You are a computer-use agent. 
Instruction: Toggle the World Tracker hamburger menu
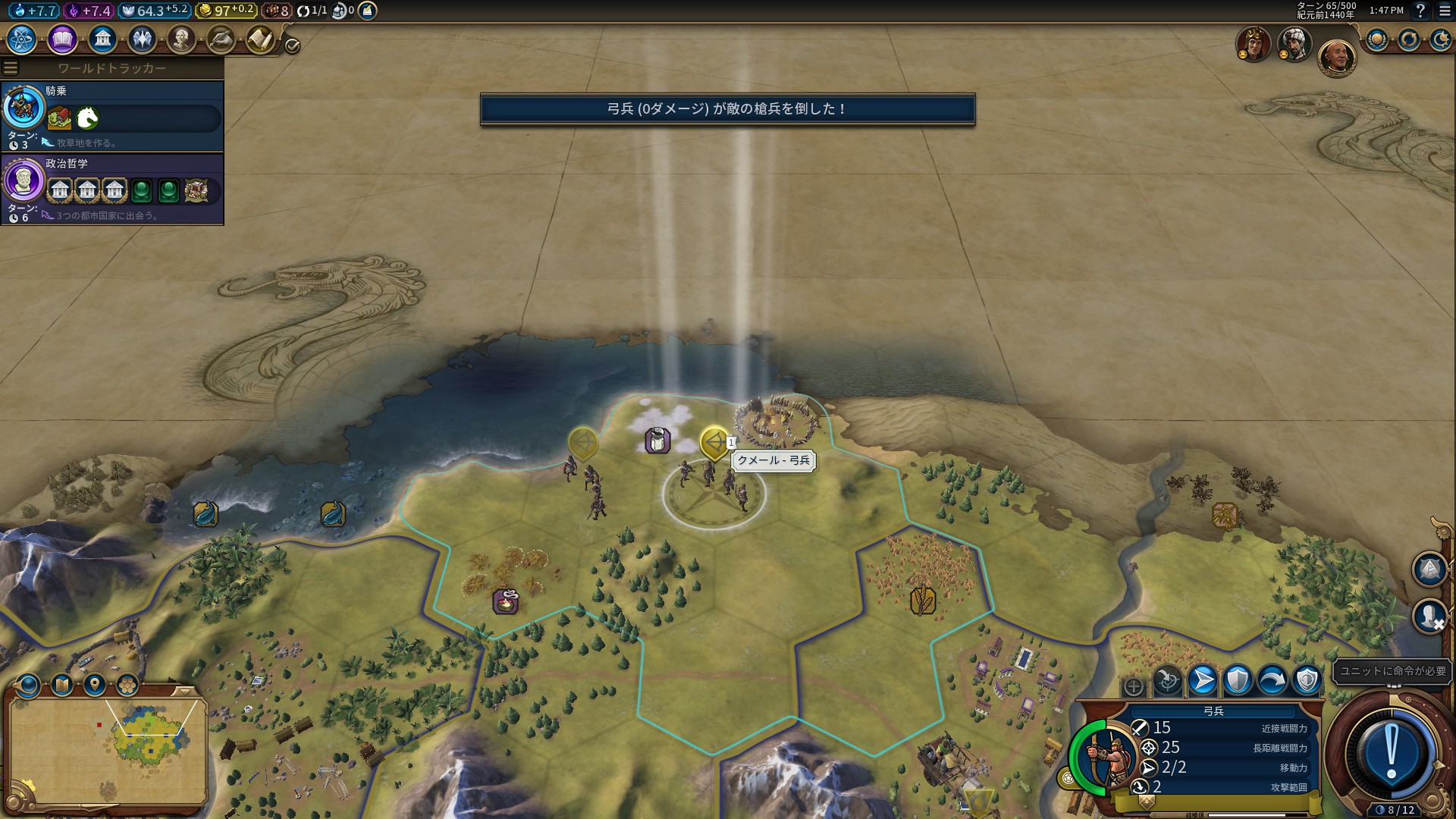[x=11, y=68]
